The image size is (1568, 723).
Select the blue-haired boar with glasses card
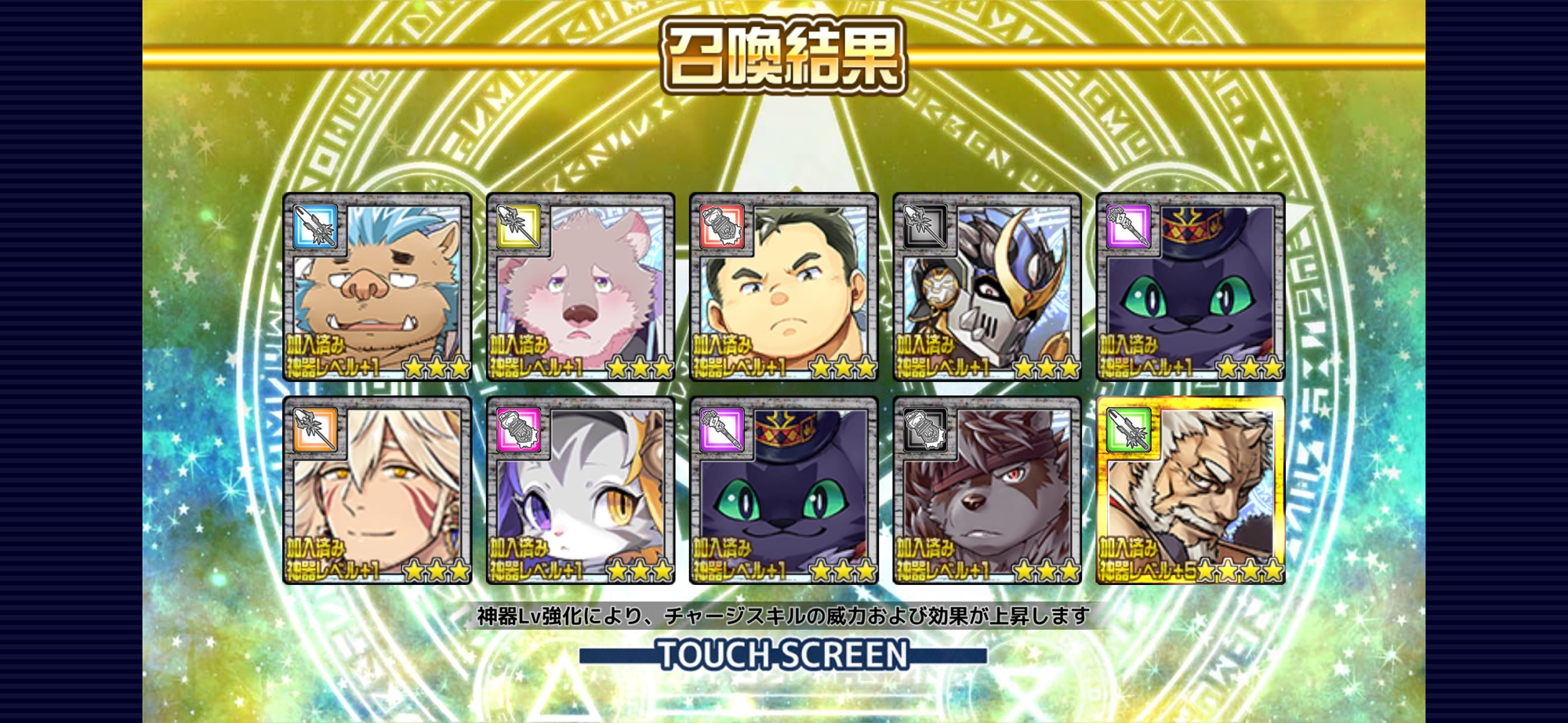(x=377, y=287)
